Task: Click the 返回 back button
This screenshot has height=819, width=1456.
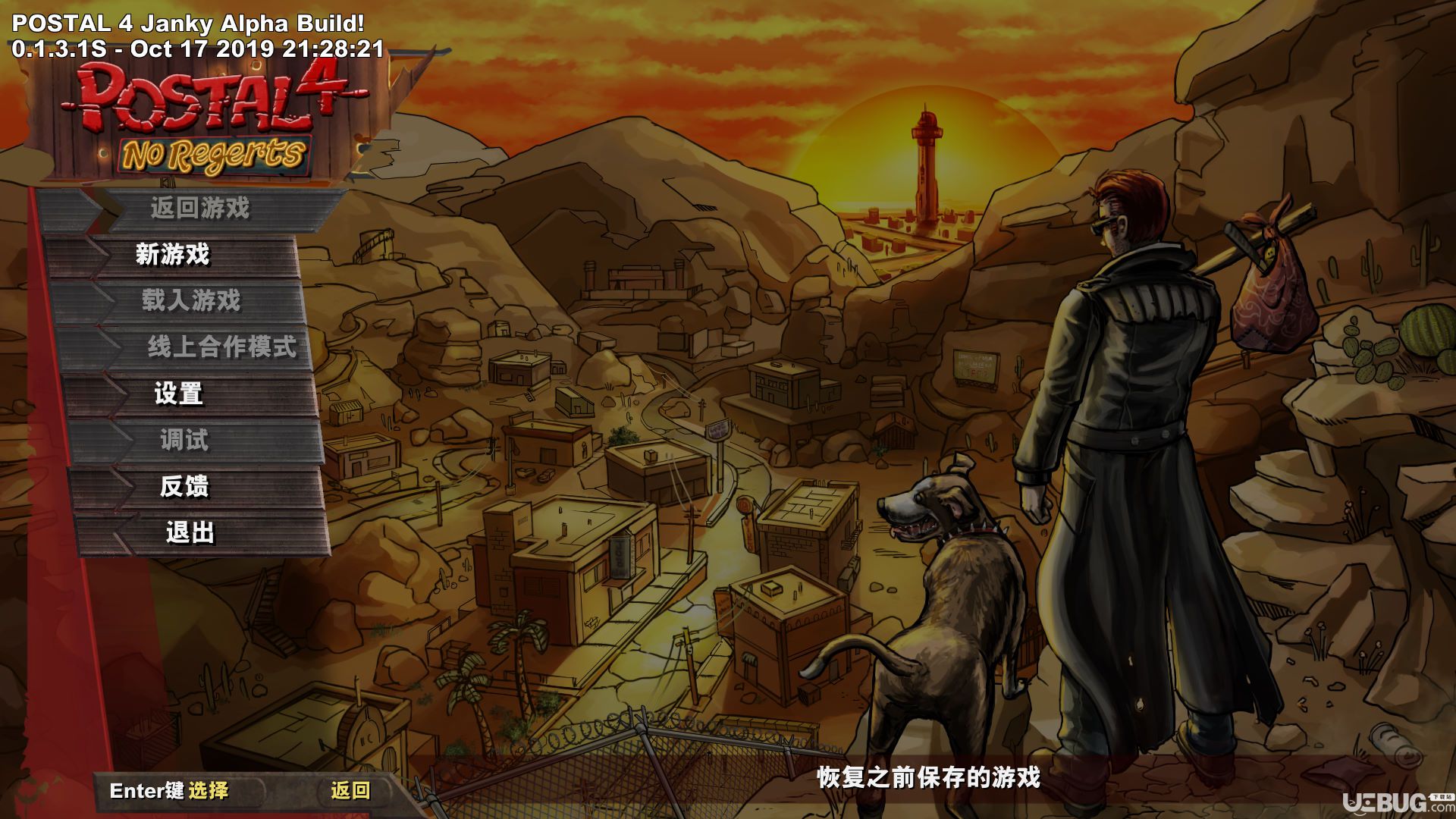Action: [x=350, y=791]
